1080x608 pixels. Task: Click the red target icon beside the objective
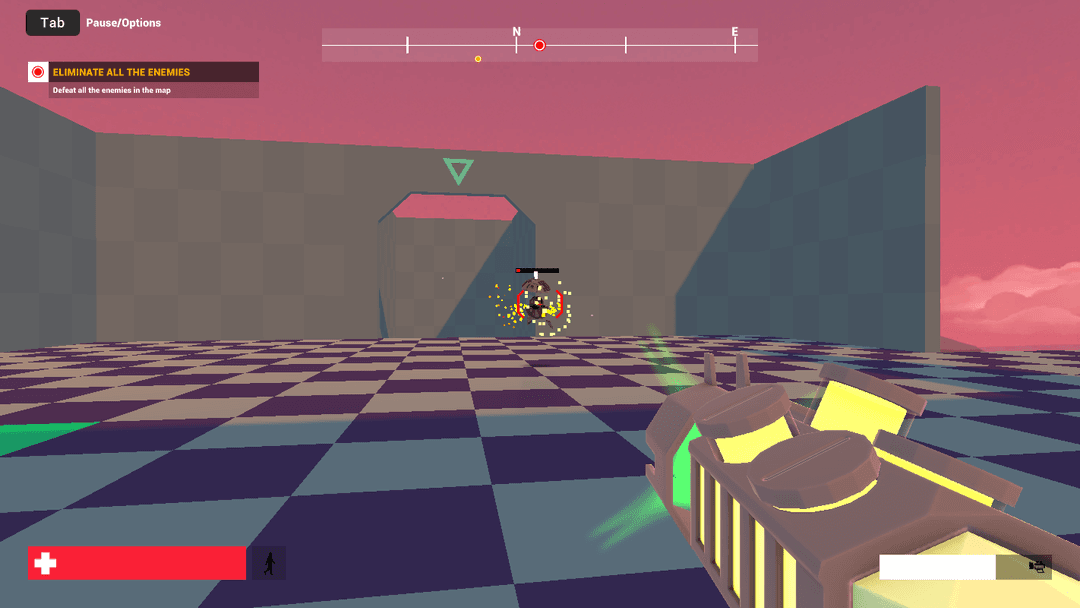tap(38, 72)
